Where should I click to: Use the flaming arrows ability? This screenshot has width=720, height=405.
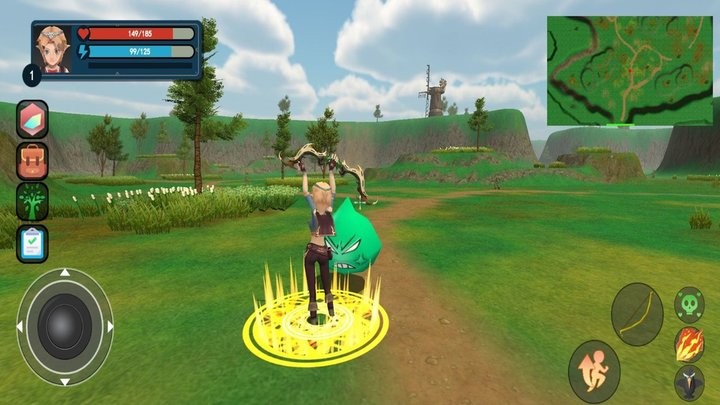pyautogui.click(x=689, y=344)
